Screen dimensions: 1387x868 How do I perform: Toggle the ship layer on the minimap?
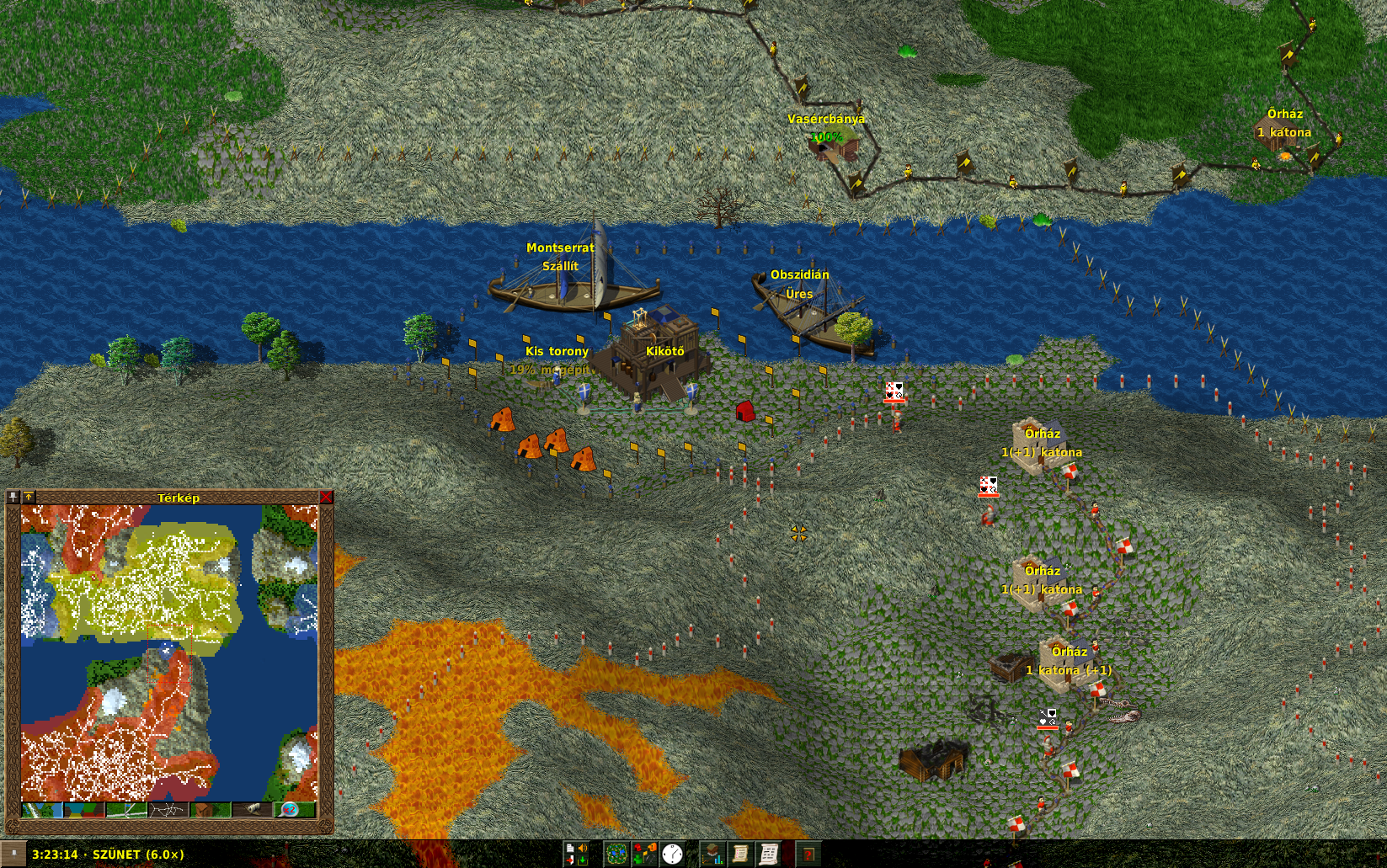252,810
